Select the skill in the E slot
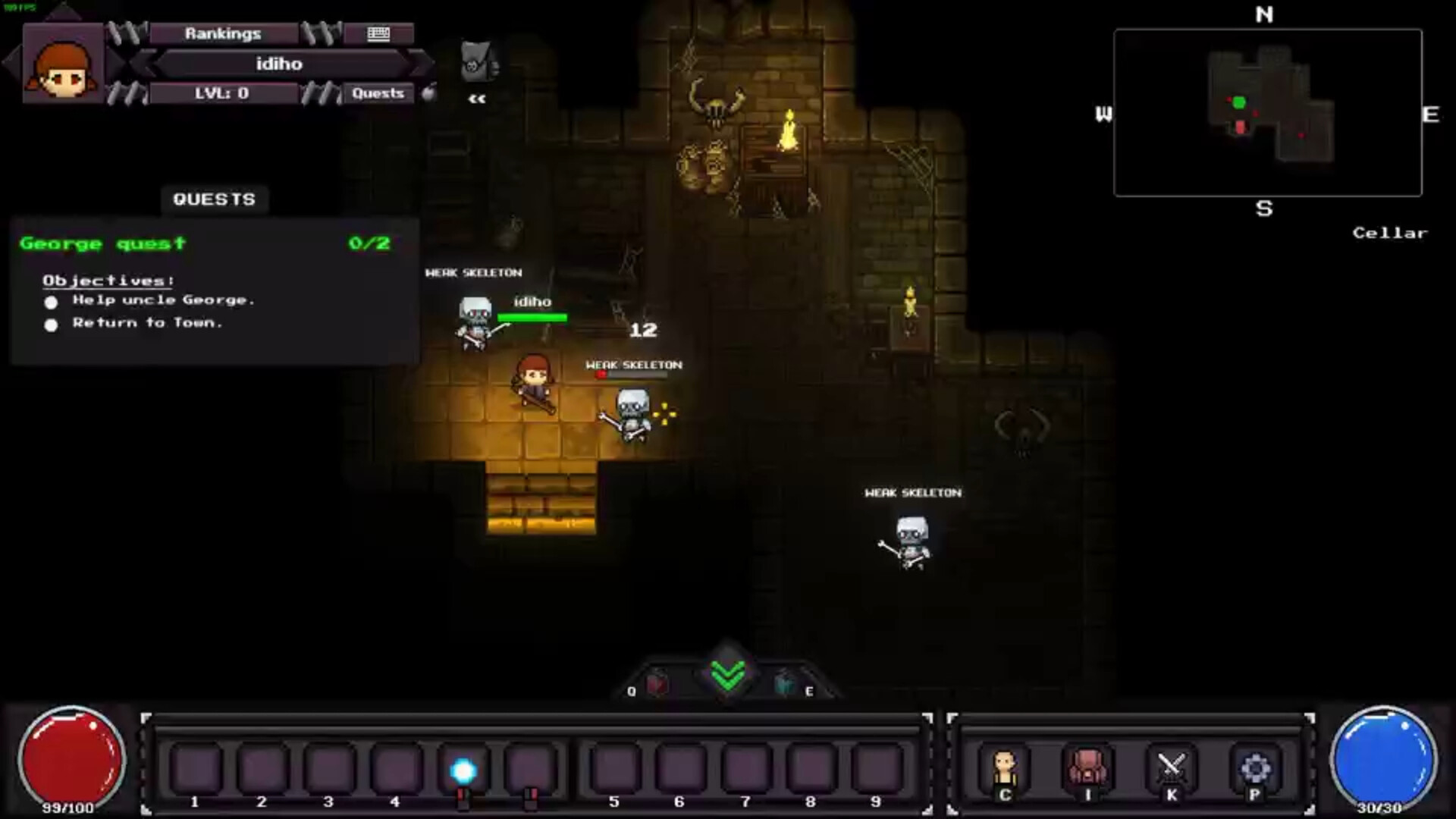 785,682
